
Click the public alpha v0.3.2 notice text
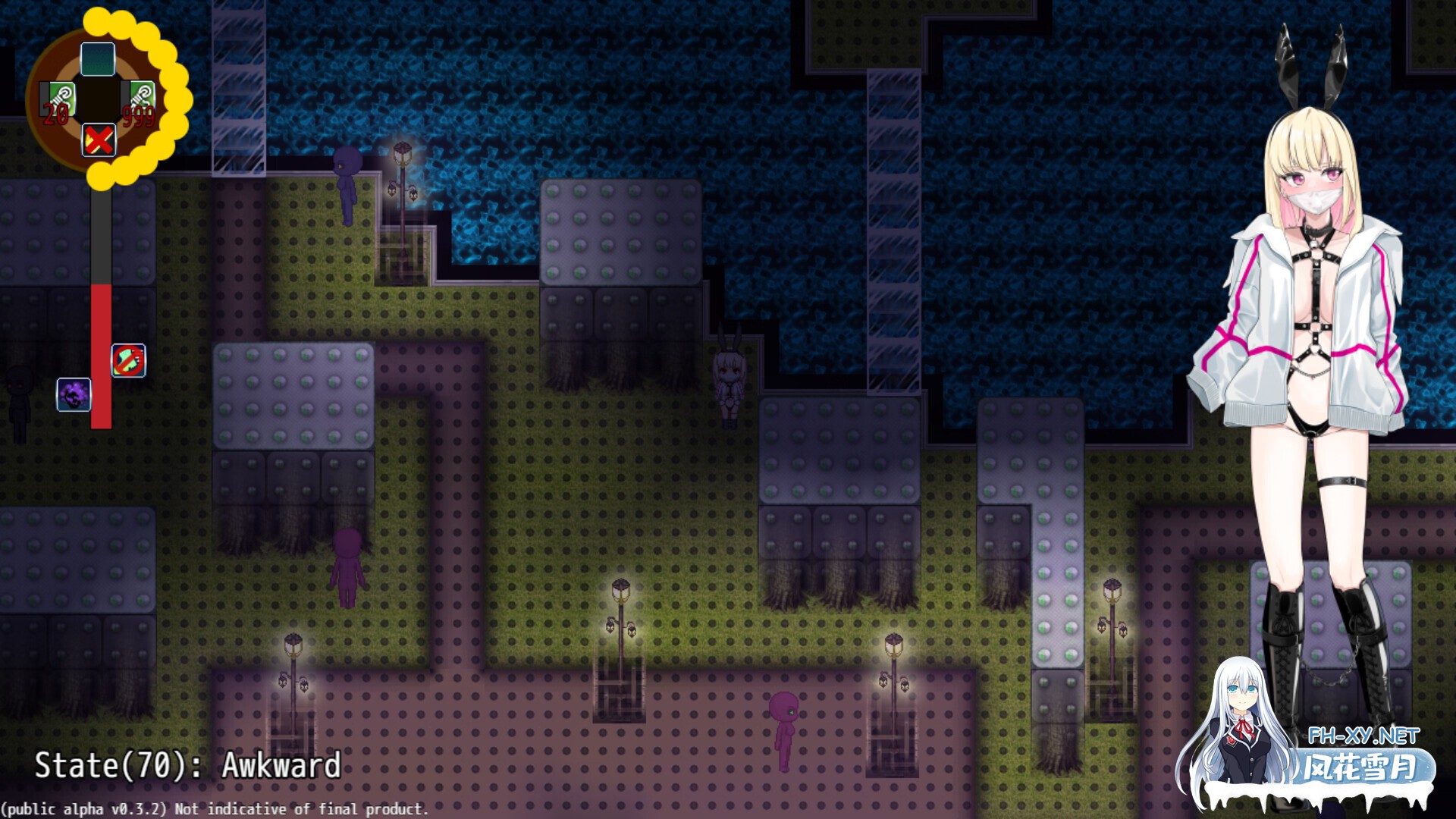tap(214, 809)
